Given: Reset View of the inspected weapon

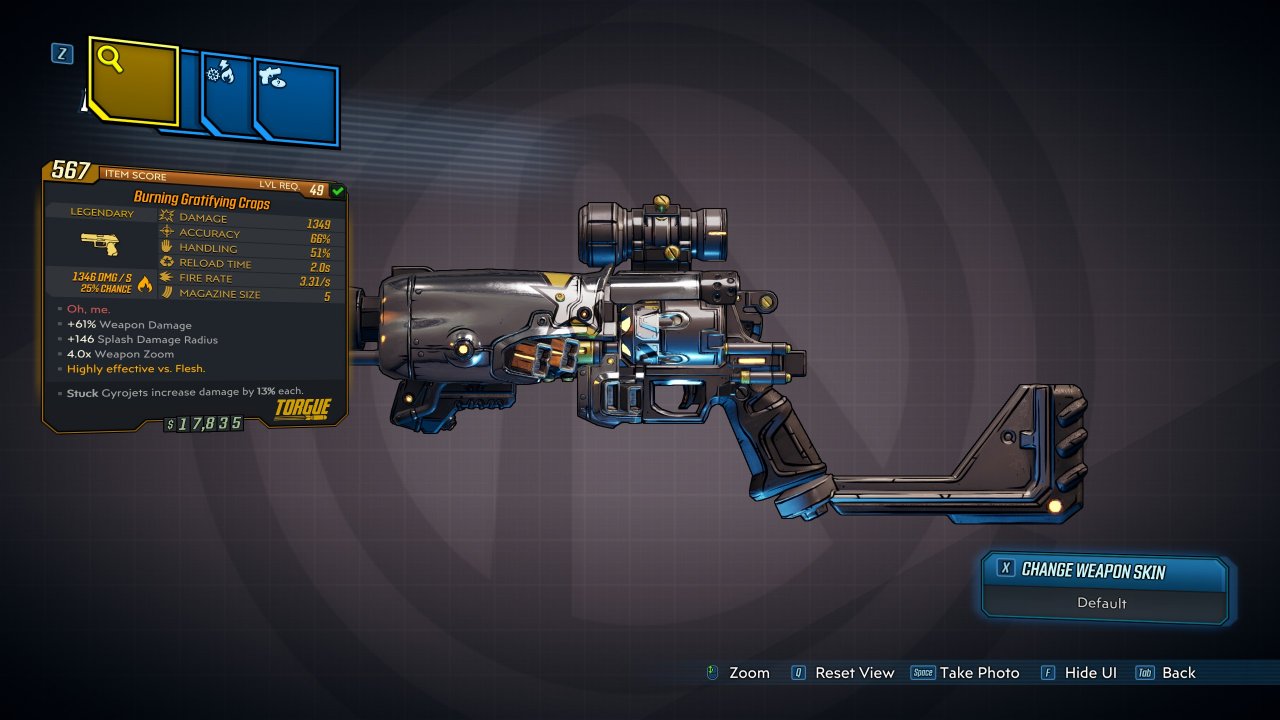Looking at the screenshot, I should pyautogui.click(x=853, y=673).
